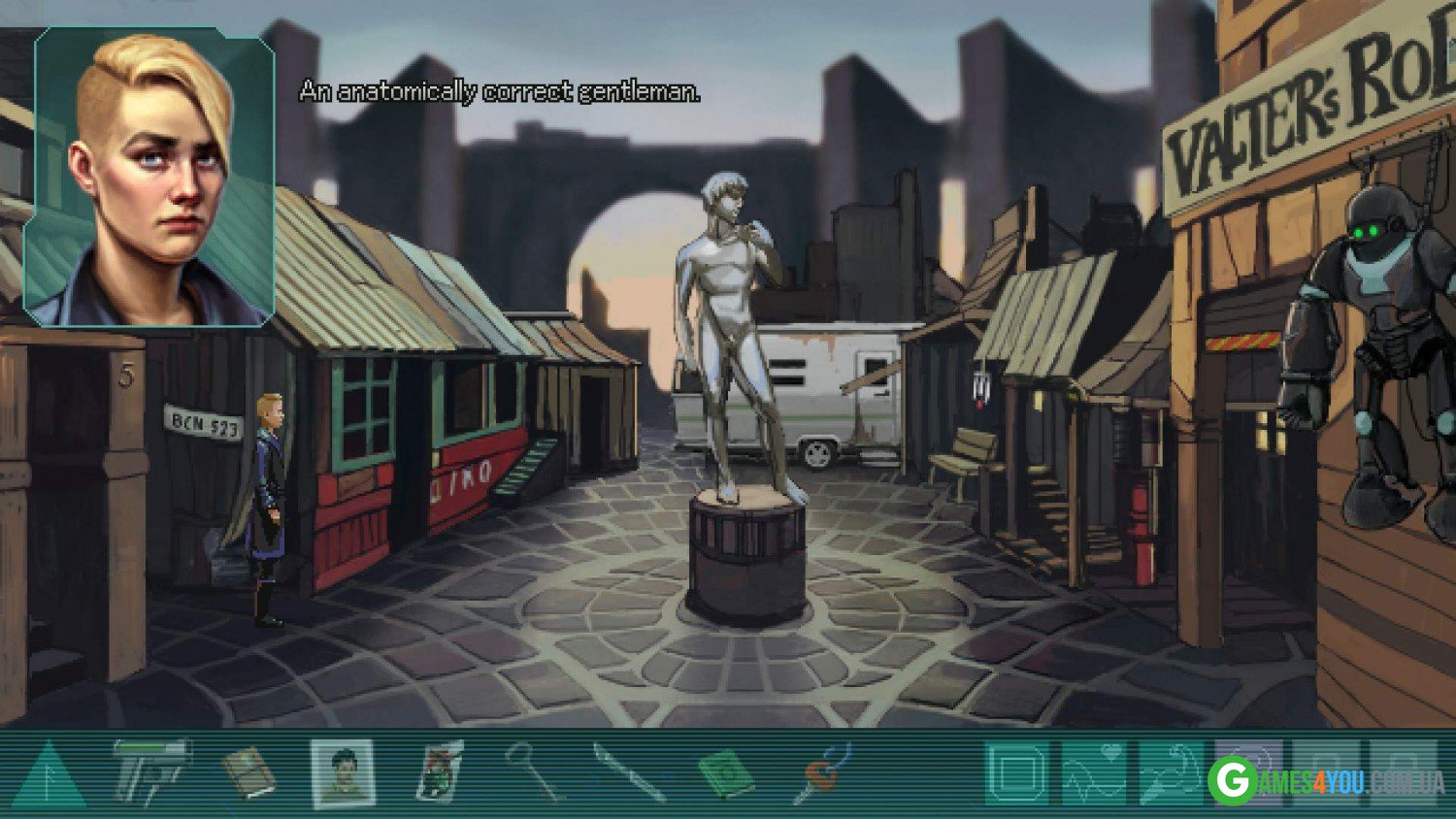
Task: Activate the flexed arm strength augmentation
Action: coord(1171,774)
